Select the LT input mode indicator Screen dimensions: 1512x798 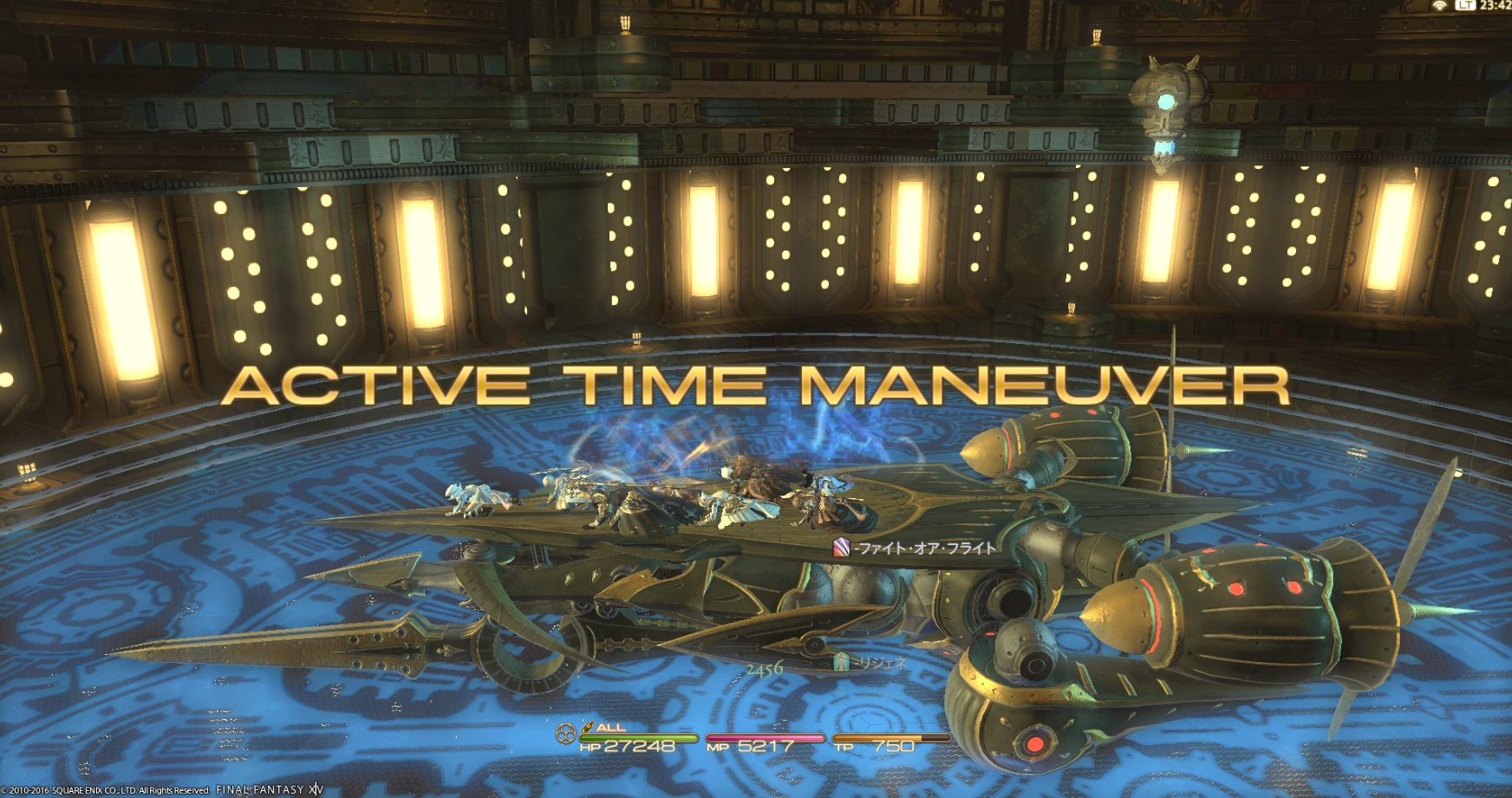pyautogui.click(x=1466, y=6)
